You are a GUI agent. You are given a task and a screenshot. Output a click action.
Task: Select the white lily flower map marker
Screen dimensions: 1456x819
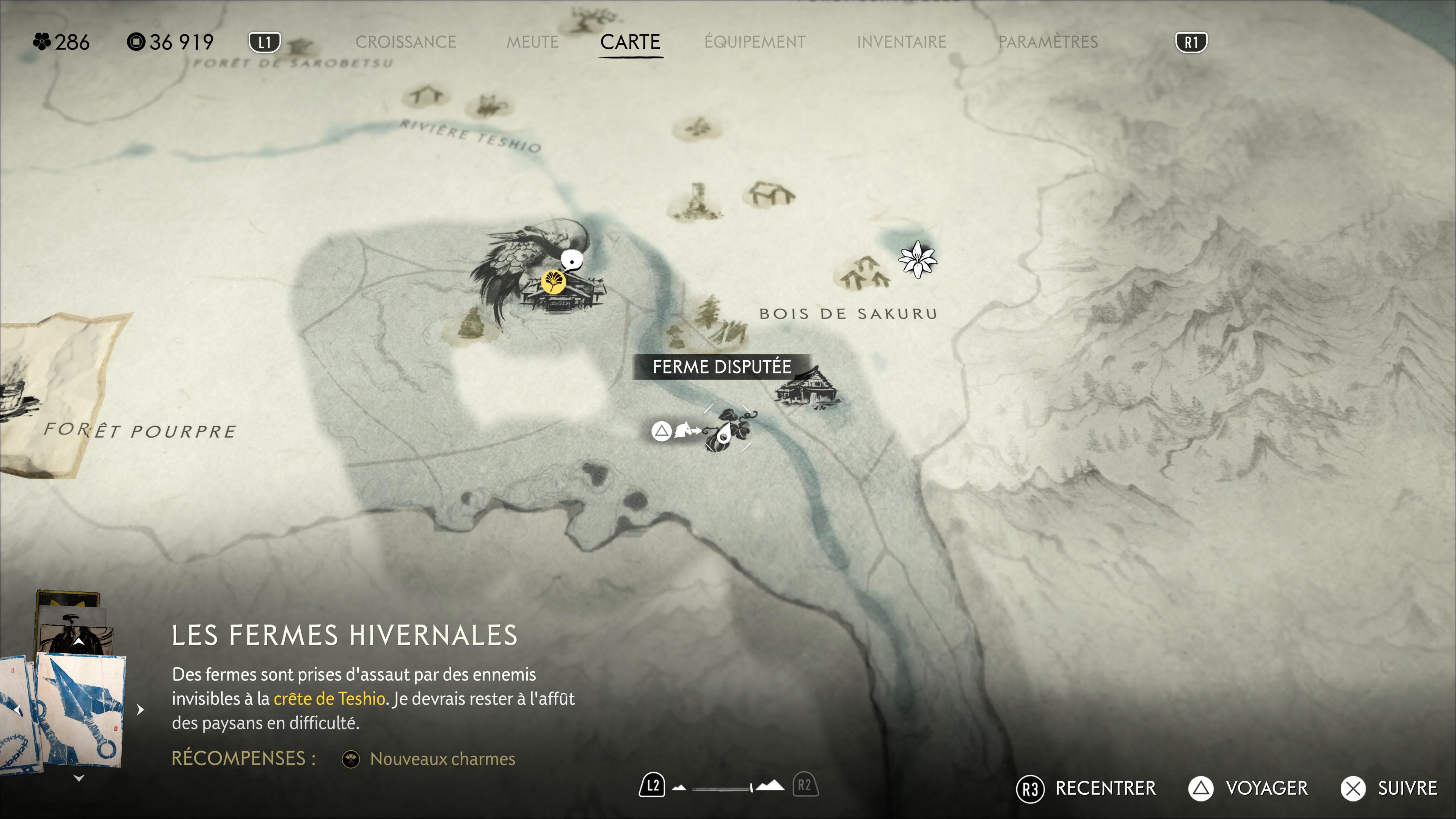pos(917,259)
